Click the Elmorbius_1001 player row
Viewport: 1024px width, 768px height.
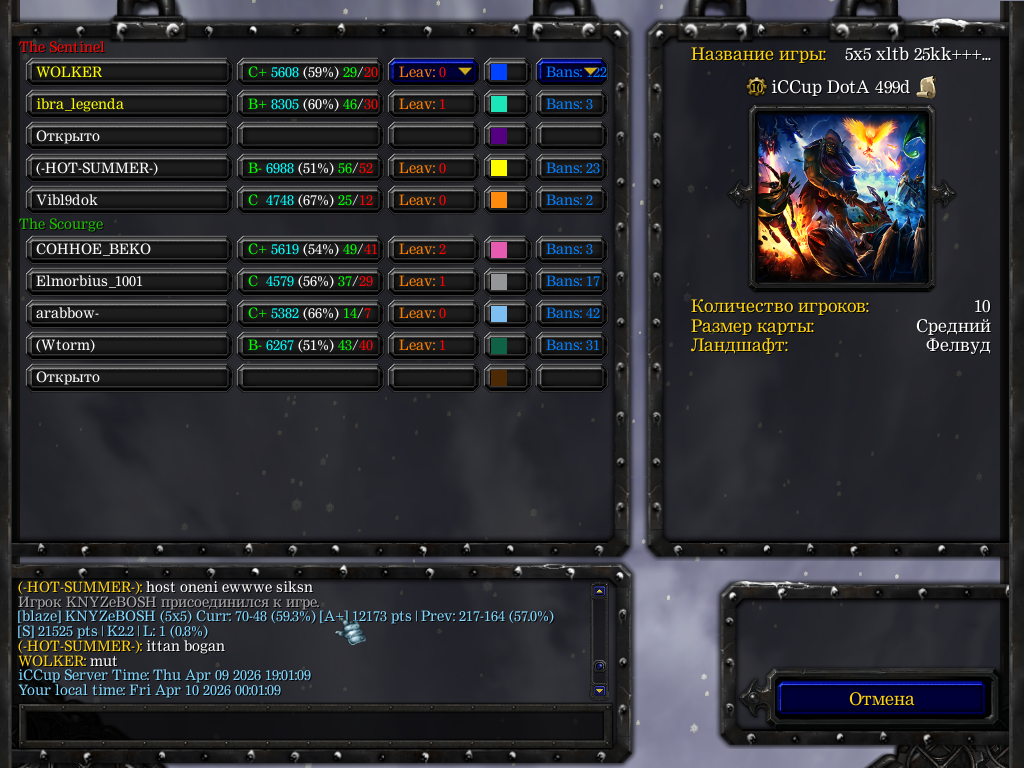[129, 281]
